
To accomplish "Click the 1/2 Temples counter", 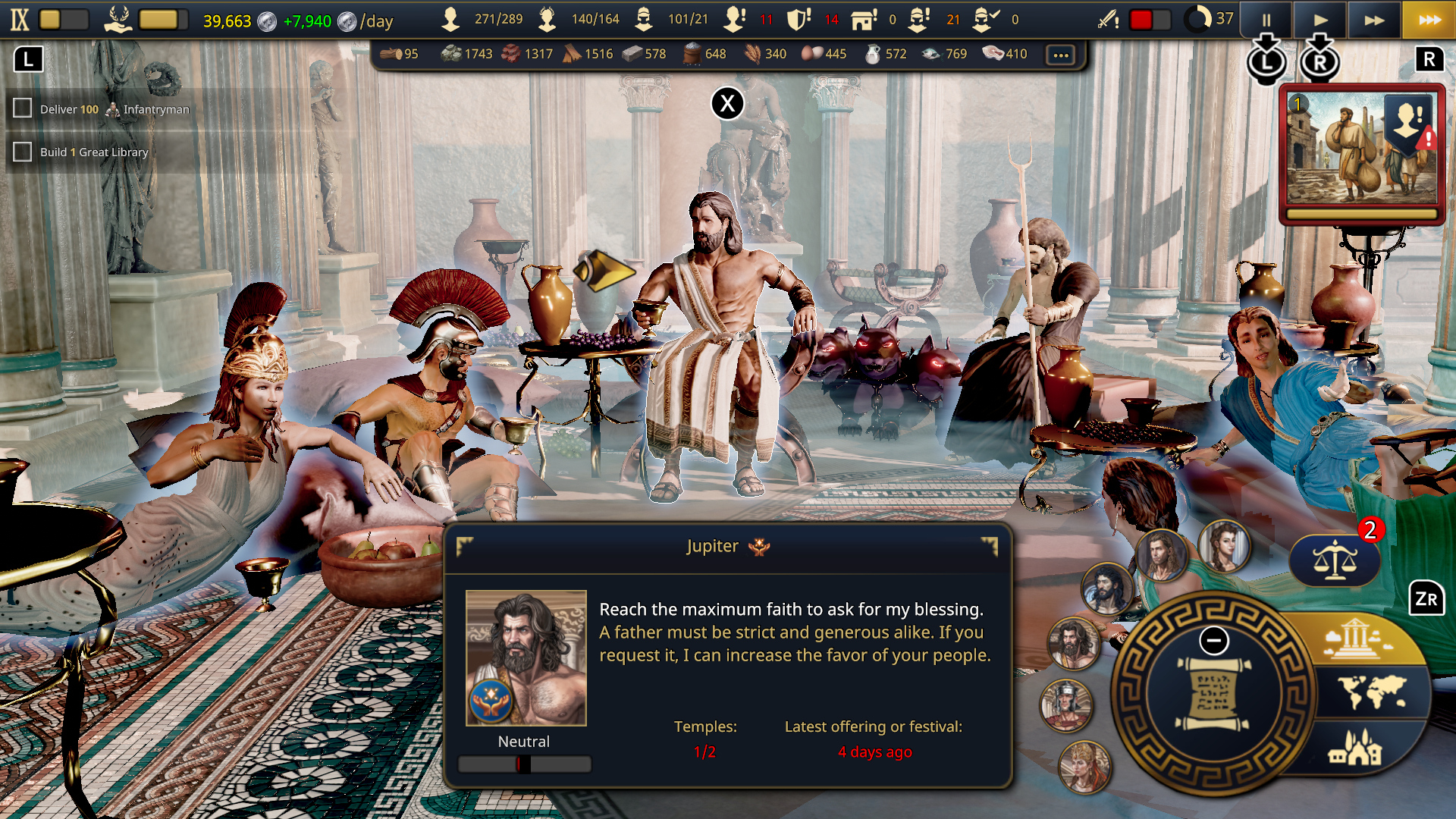I will (x=704, y=752).
